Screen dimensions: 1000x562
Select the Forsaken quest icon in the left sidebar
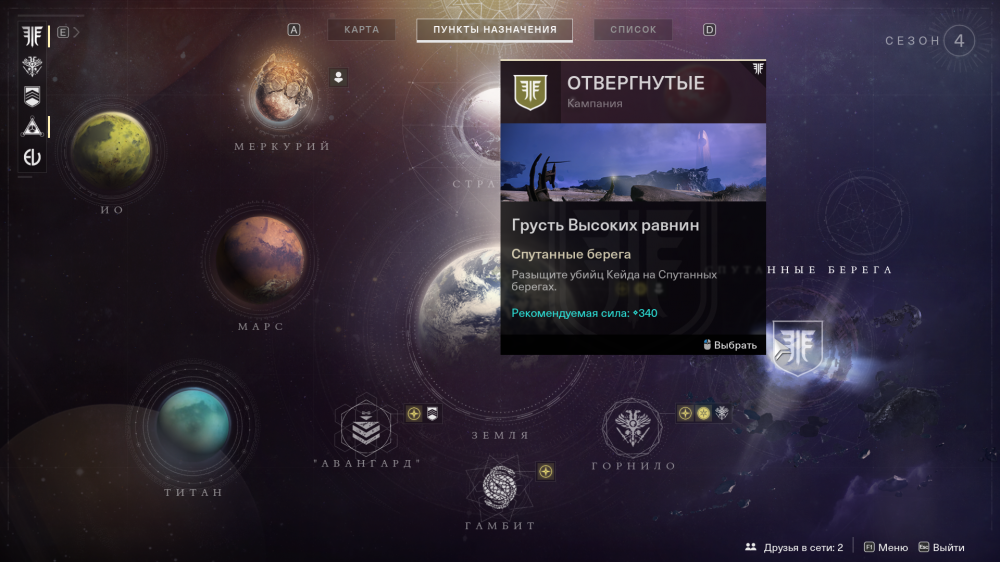tap(33, 37)
